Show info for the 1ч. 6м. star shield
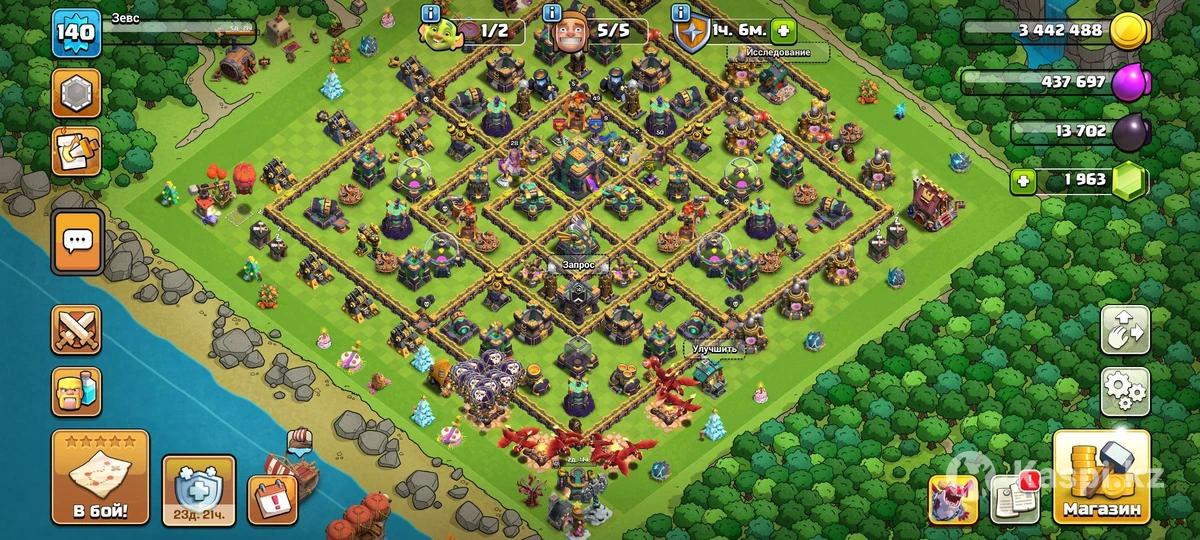 pos(681,14)
